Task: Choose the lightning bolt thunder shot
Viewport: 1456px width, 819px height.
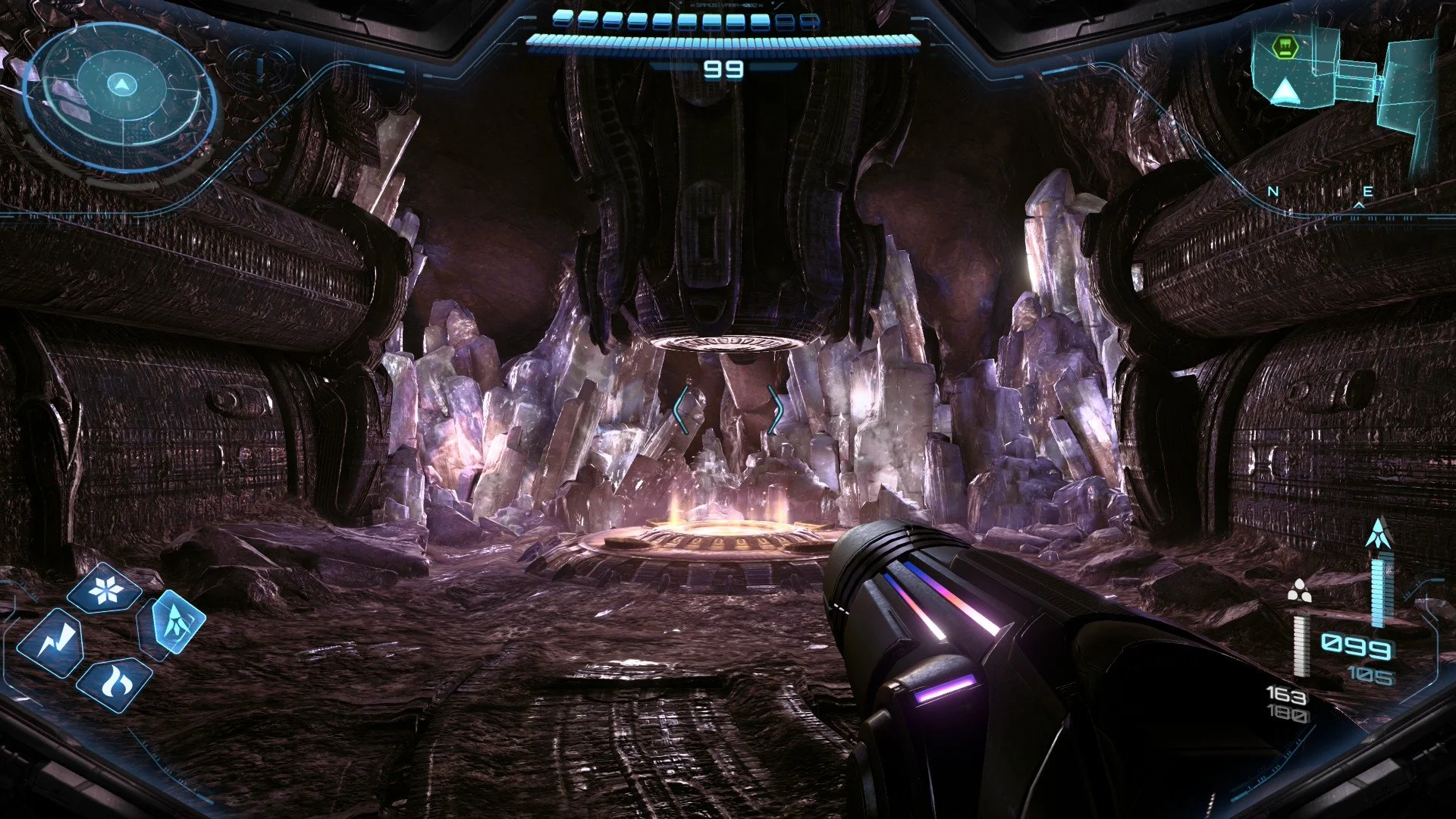Action: click(x=51, y=642)
